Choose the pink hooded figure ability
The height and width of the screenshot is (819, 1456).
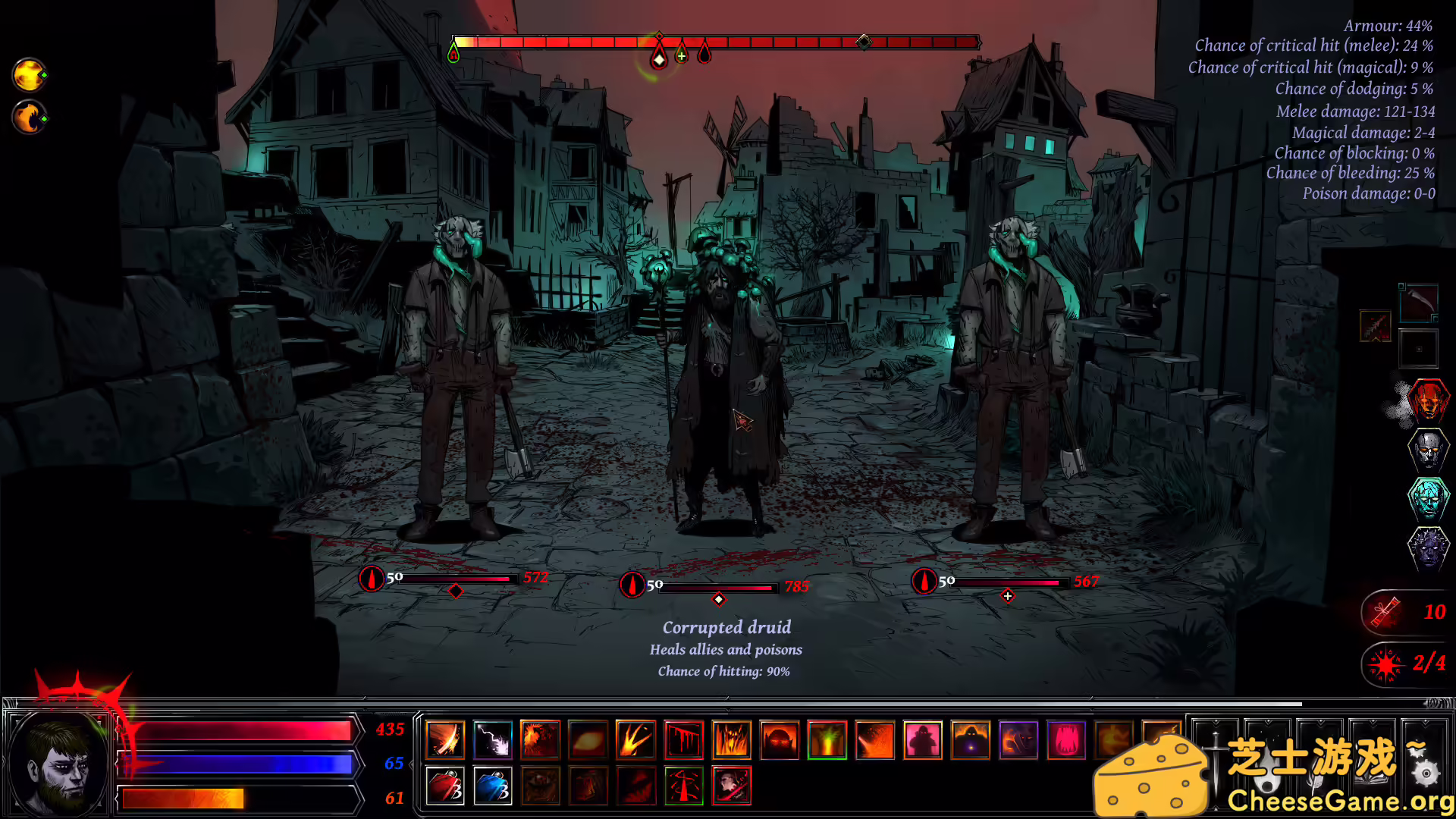click(x=923, y=739)
